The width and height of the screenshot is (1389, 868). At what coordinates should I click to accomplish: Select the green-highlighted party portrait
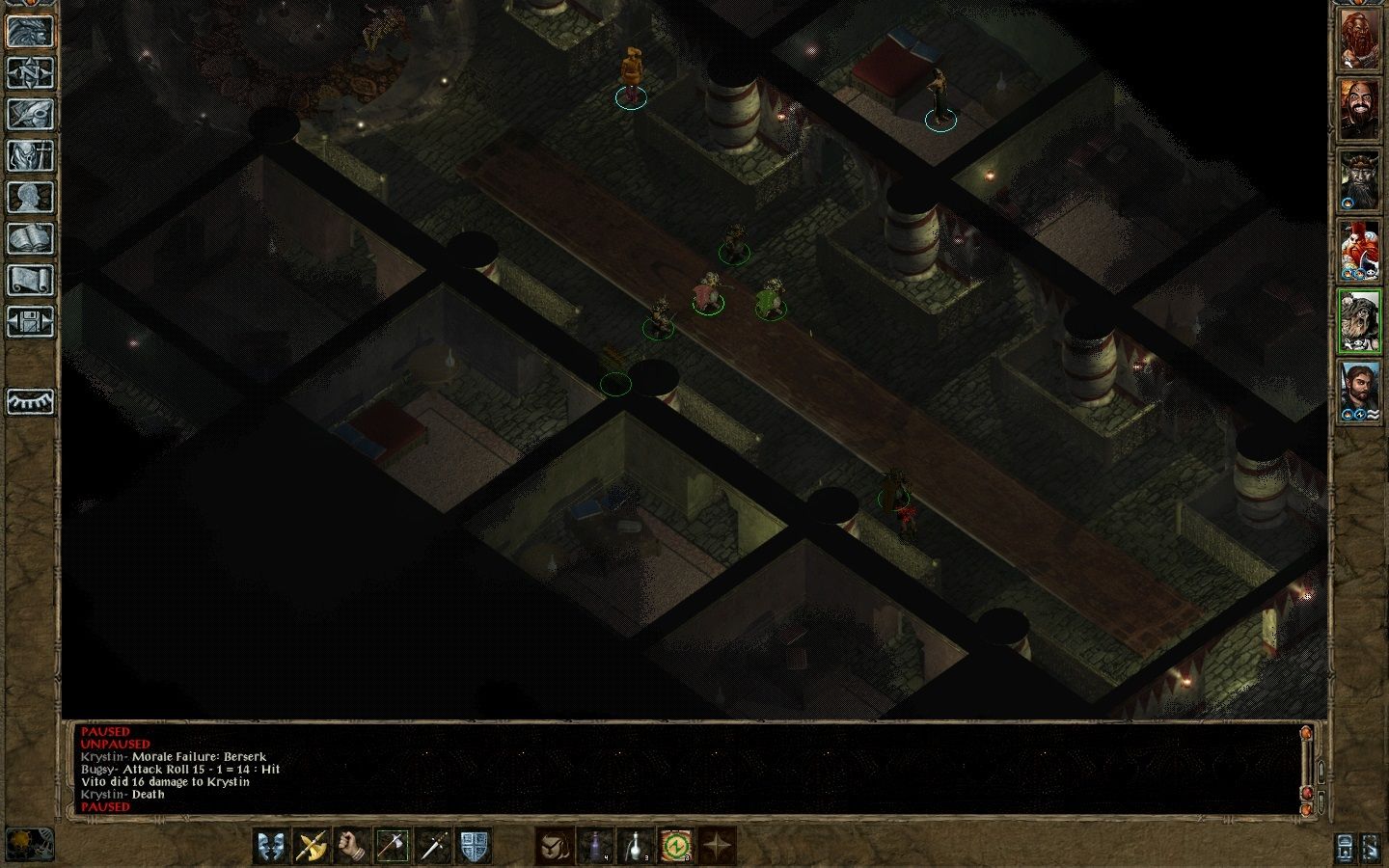(1359, 321)
